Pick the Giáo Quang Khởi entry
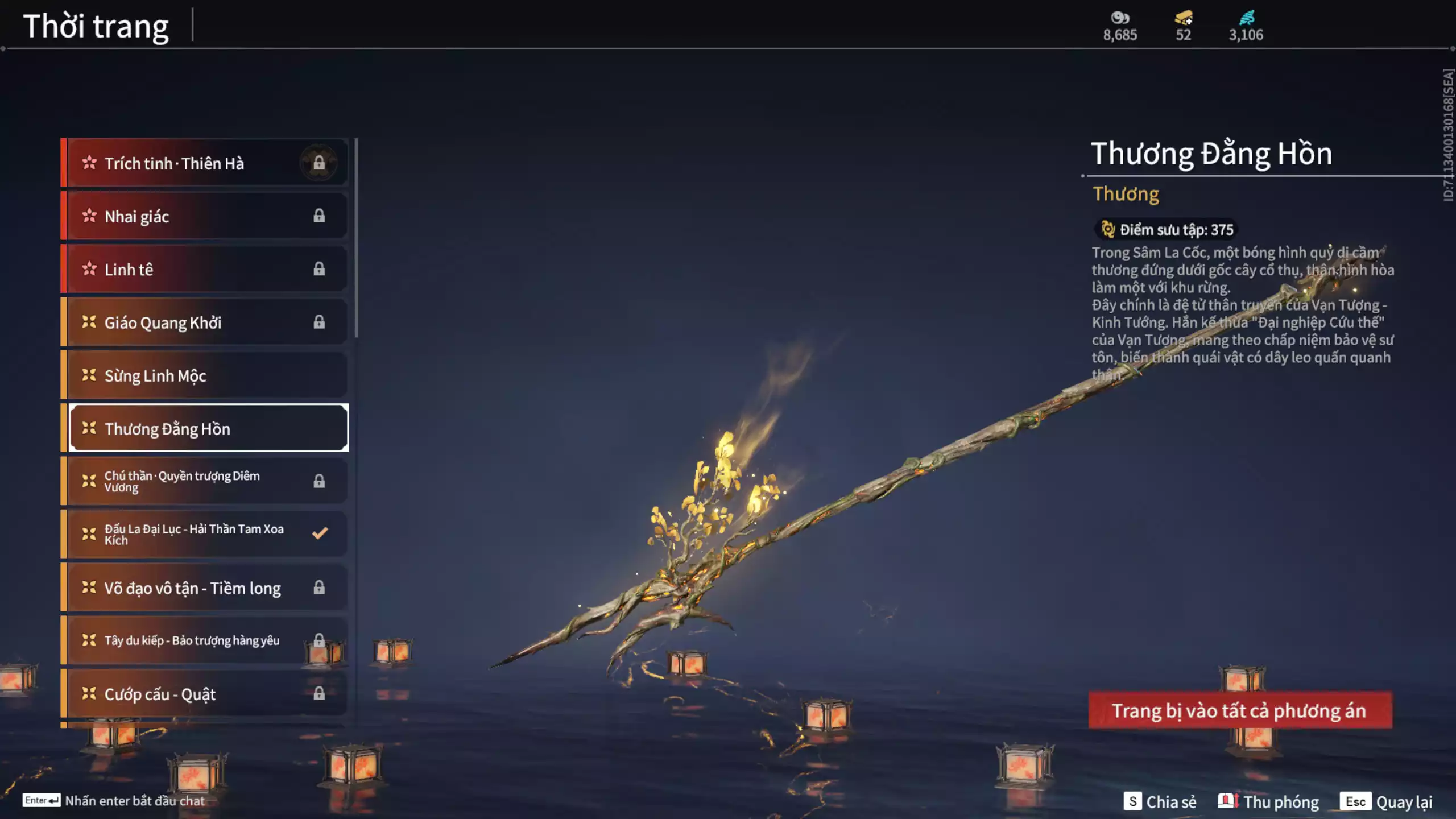Image resolution: width=1456 pixels, height=819 pixels. pyautogui.click(x=205, y=322)
